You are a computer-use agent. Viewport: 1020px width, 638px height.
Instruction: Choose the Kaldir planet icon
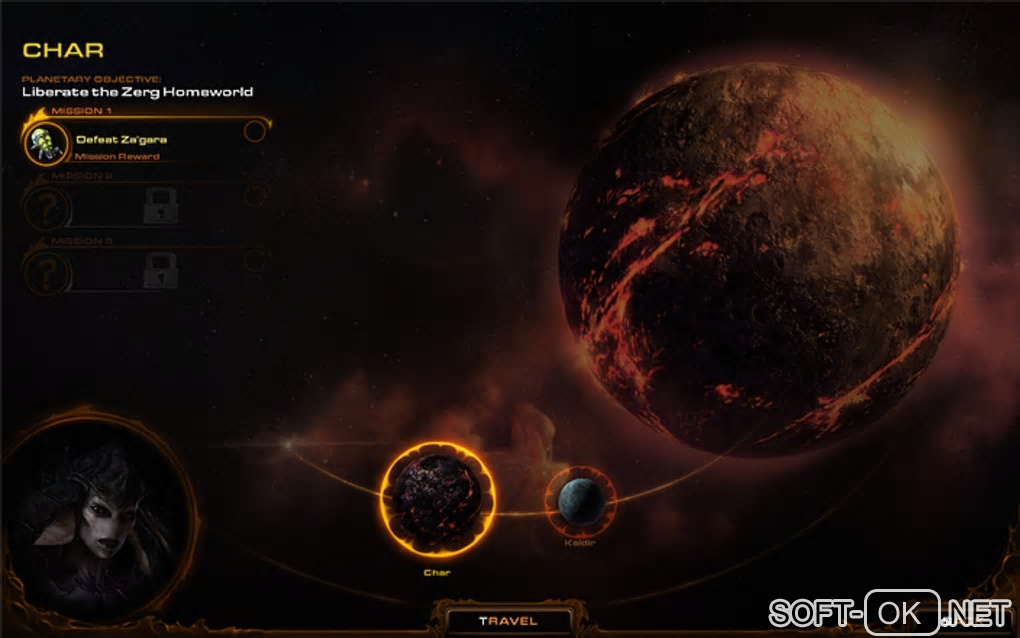(x=581, y=501)
